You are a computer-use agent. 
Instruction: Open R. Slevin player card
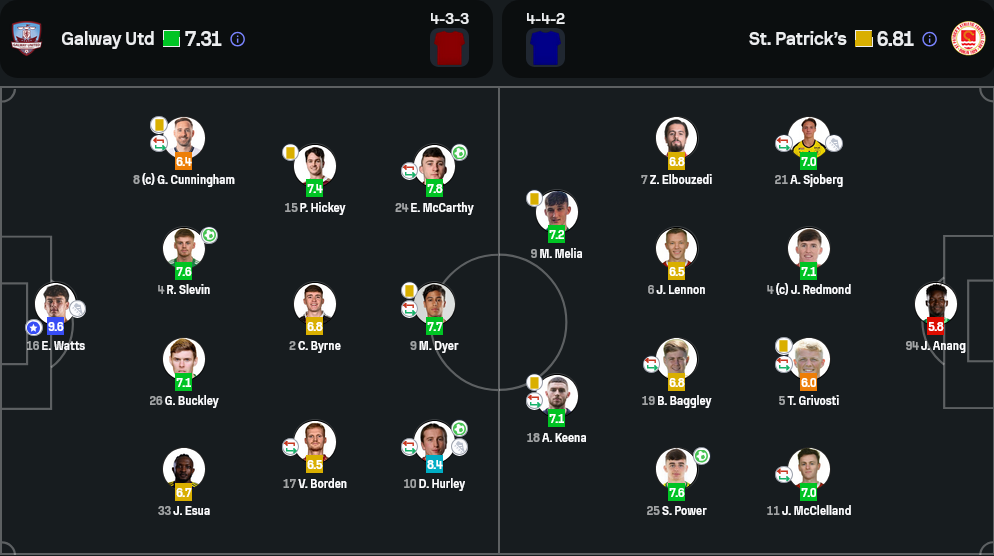click(x=184, y=250)
